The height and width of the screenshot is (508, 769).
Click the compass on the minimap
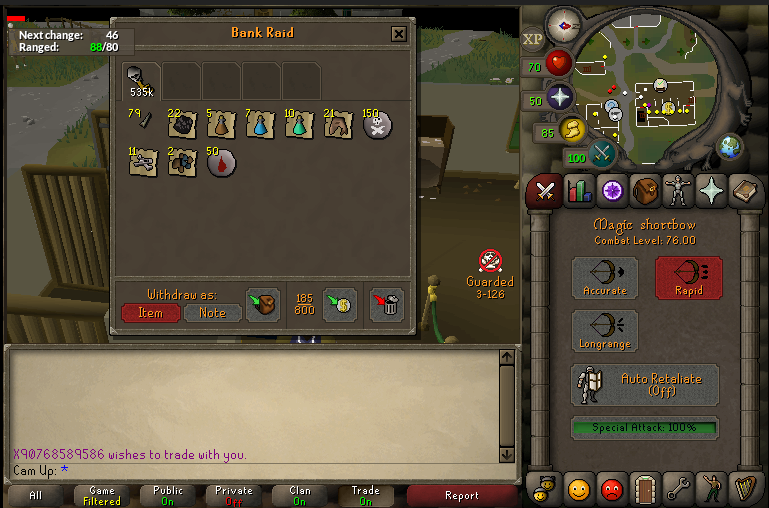pos(565,24)
